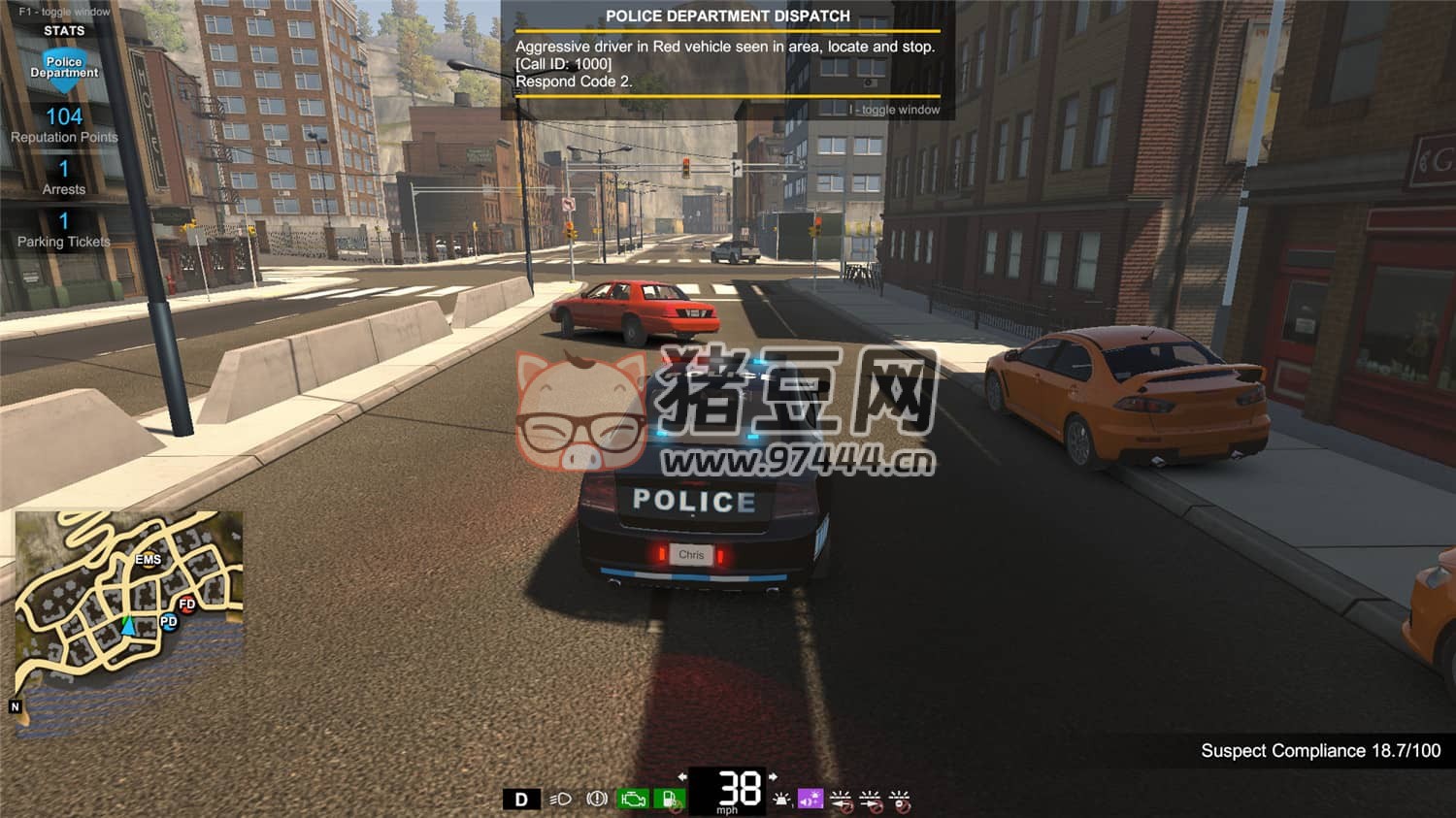The height and width of the screenshot is (818, 1456).
Task: Click the minimap north compass marker
Action: click(15, 706)
